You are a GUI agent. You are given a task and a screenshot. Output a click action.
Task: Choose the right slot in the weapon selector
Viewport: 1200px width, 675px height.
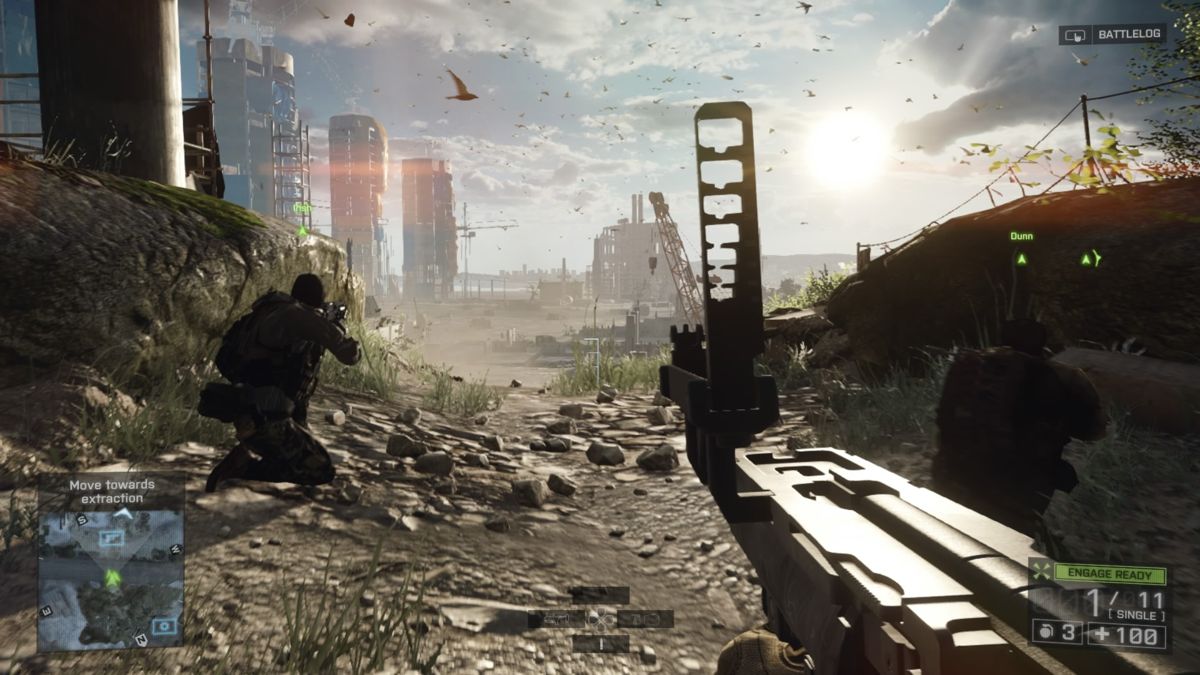(645, 619)
